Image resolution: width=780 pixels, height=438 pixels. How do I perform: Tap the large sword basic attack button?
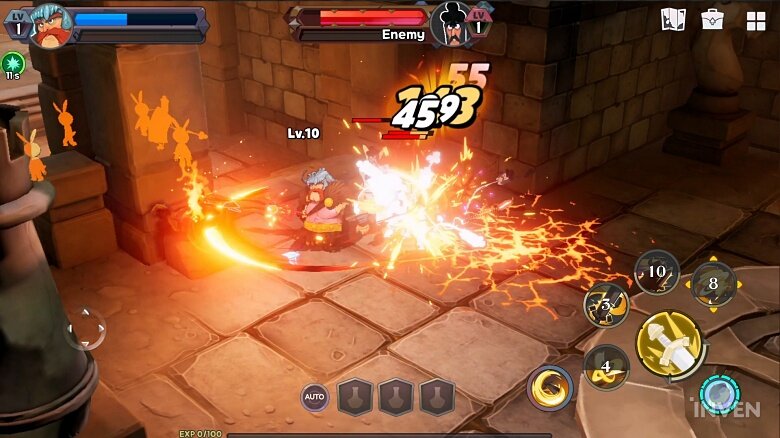(x=669, y=344)
